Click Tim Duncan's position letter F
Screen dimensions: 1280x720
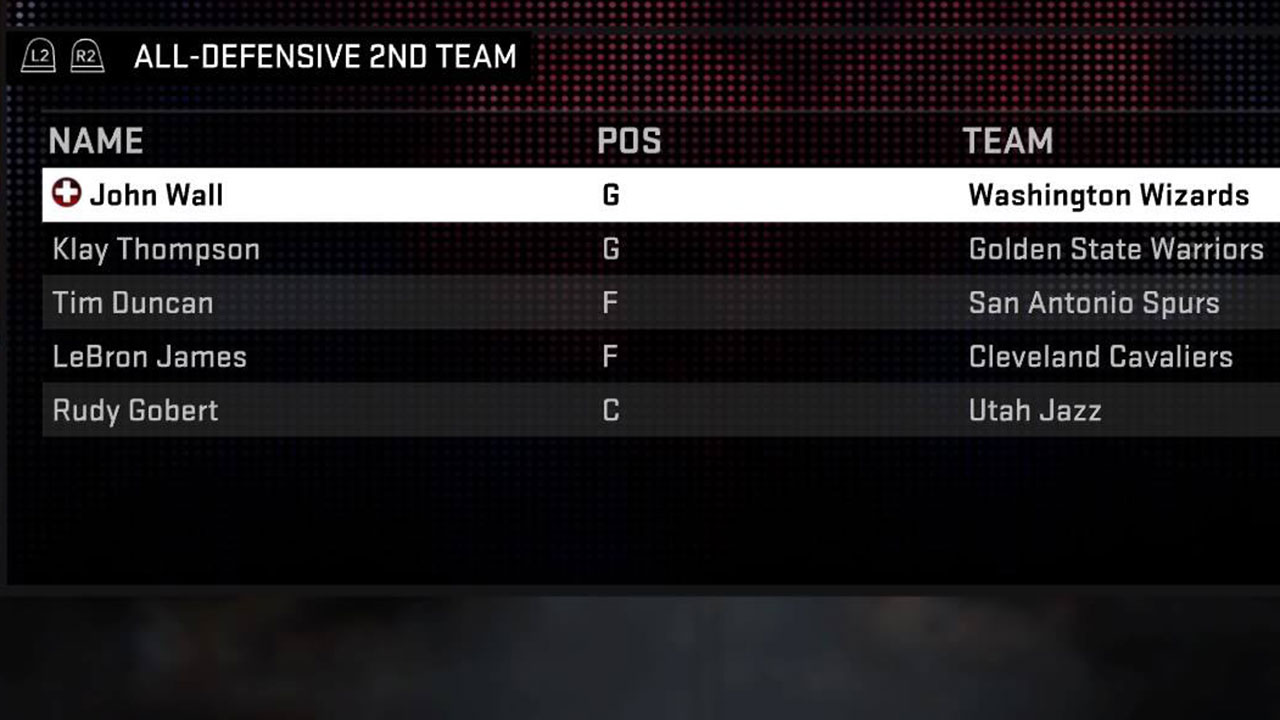610,303
